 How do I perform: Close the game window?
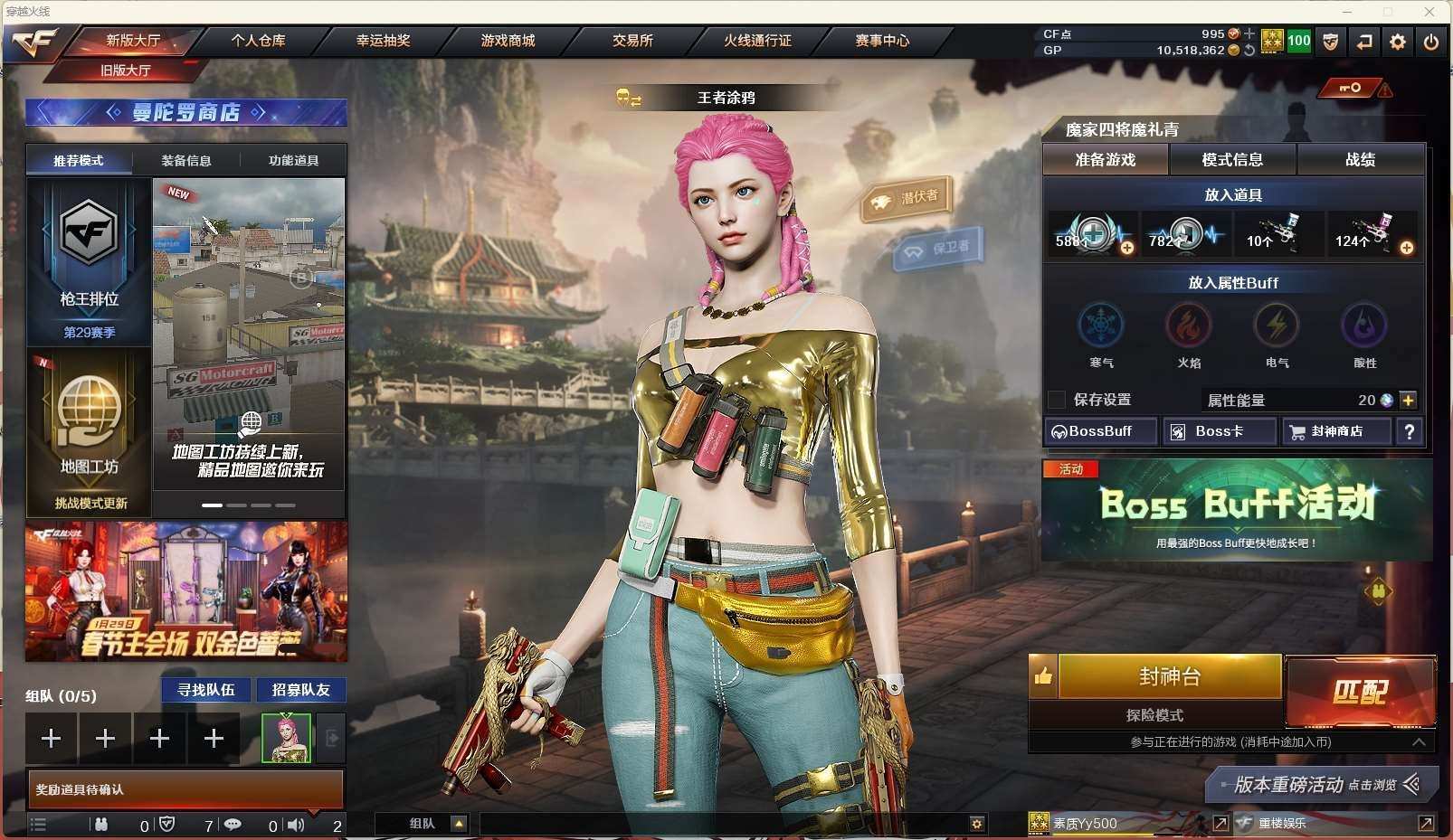1429,12
